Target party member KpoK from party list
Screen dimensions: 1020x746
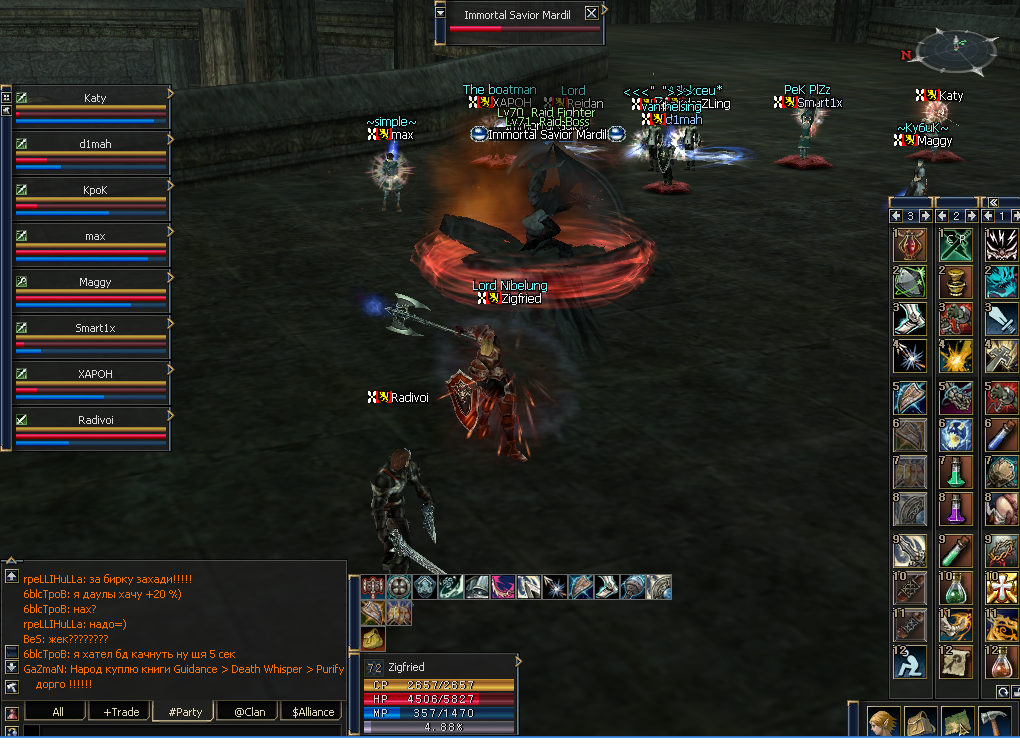pos(94,190)
